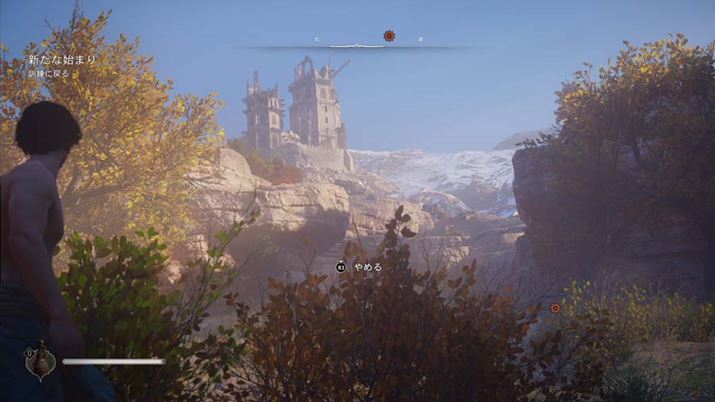The image size is (715, 402).
Task: Click the red objective marker above the bushes
Action: click(x=555, y=308)
